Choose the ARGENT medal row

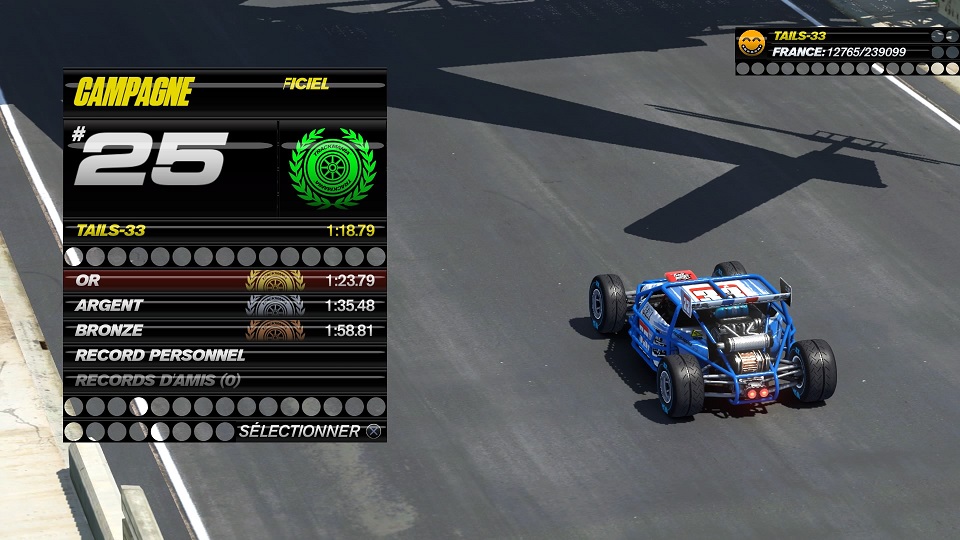tap(224, 305)
